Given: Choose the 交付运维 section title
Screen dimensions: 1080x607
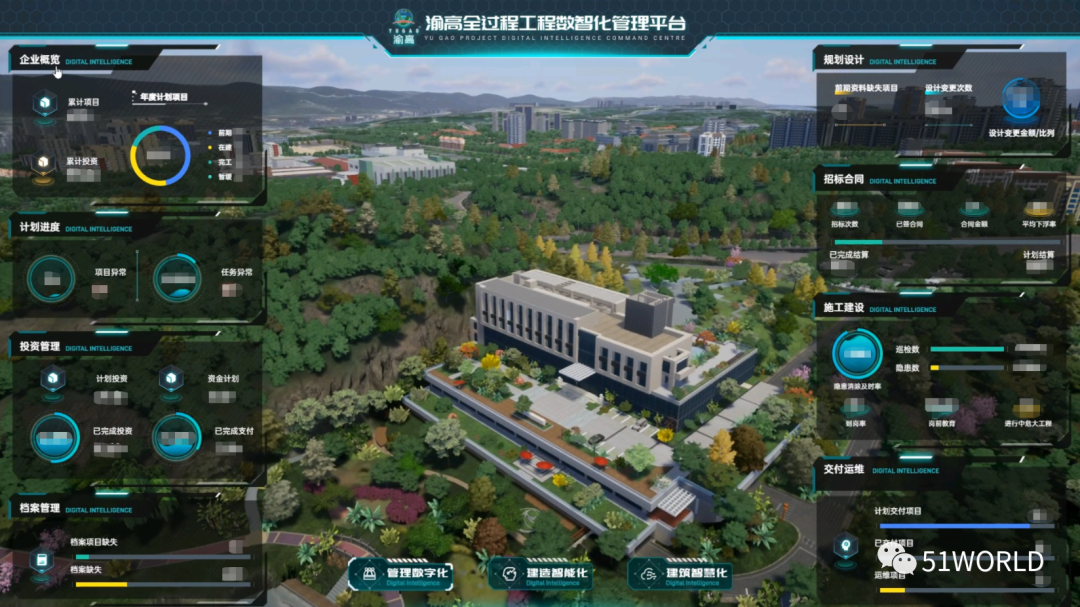Looking at the screenshot, I should [x=843, y=468].
